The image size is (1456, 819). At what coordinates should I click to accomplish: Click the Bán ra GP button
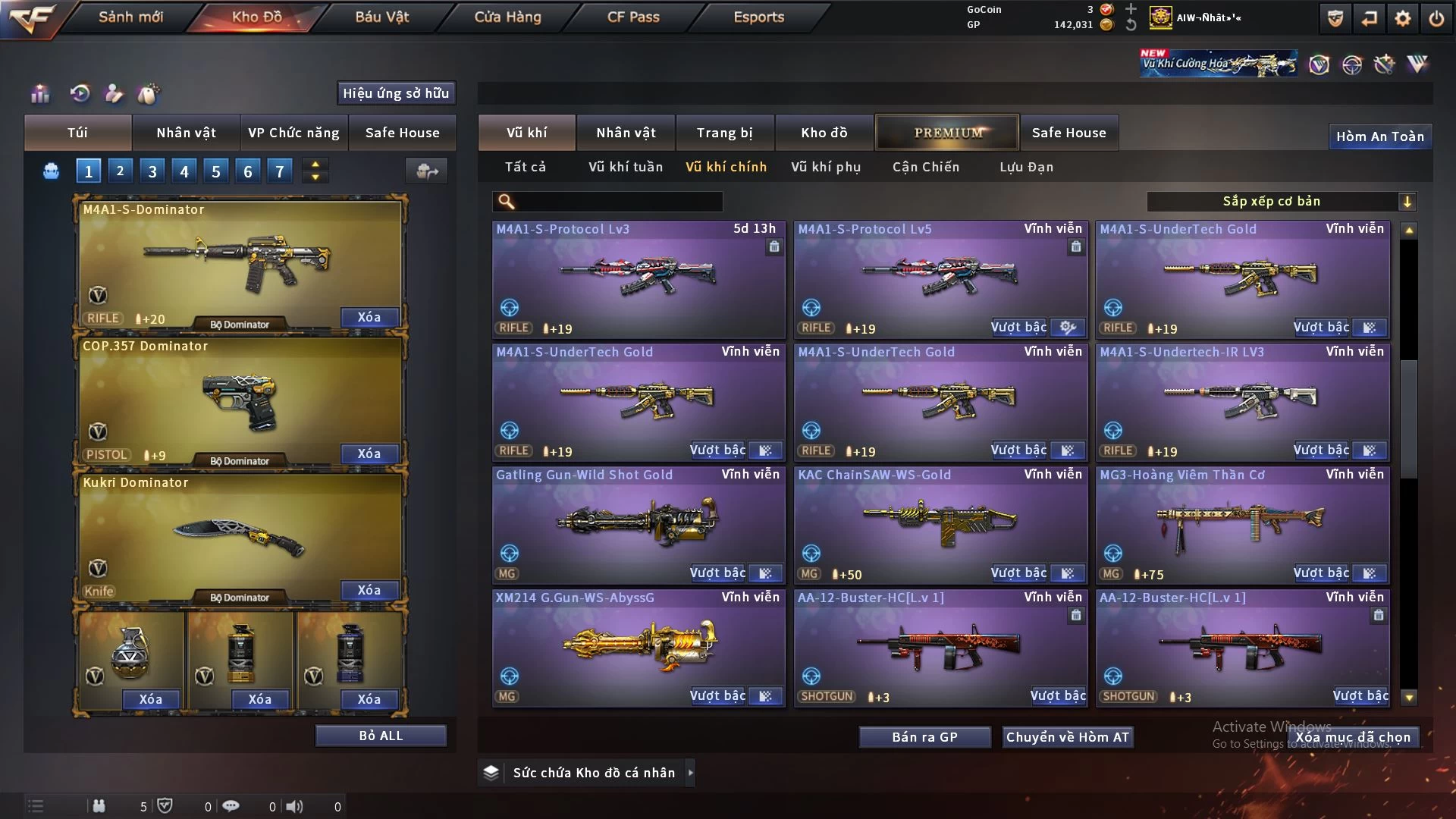[x=924, y=737]
